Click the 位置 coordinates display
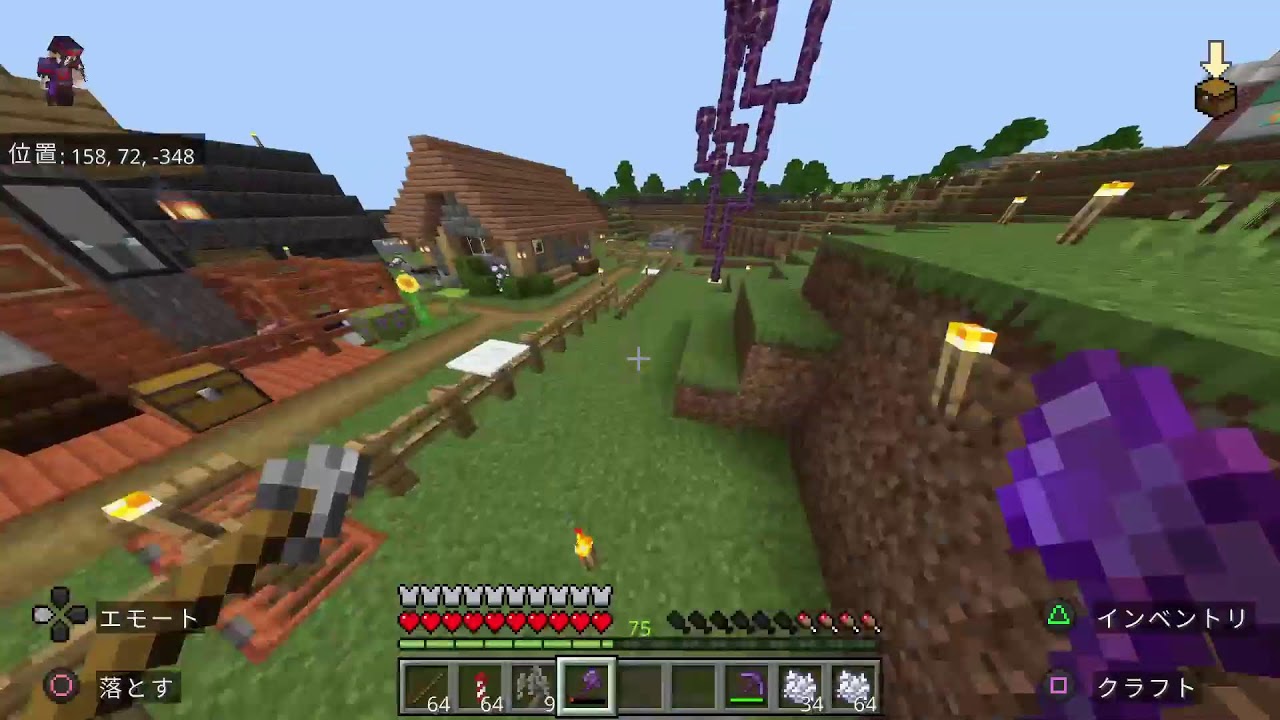Image resolution: width=1280 pixels, height=720 pixels. coord(103,156)
